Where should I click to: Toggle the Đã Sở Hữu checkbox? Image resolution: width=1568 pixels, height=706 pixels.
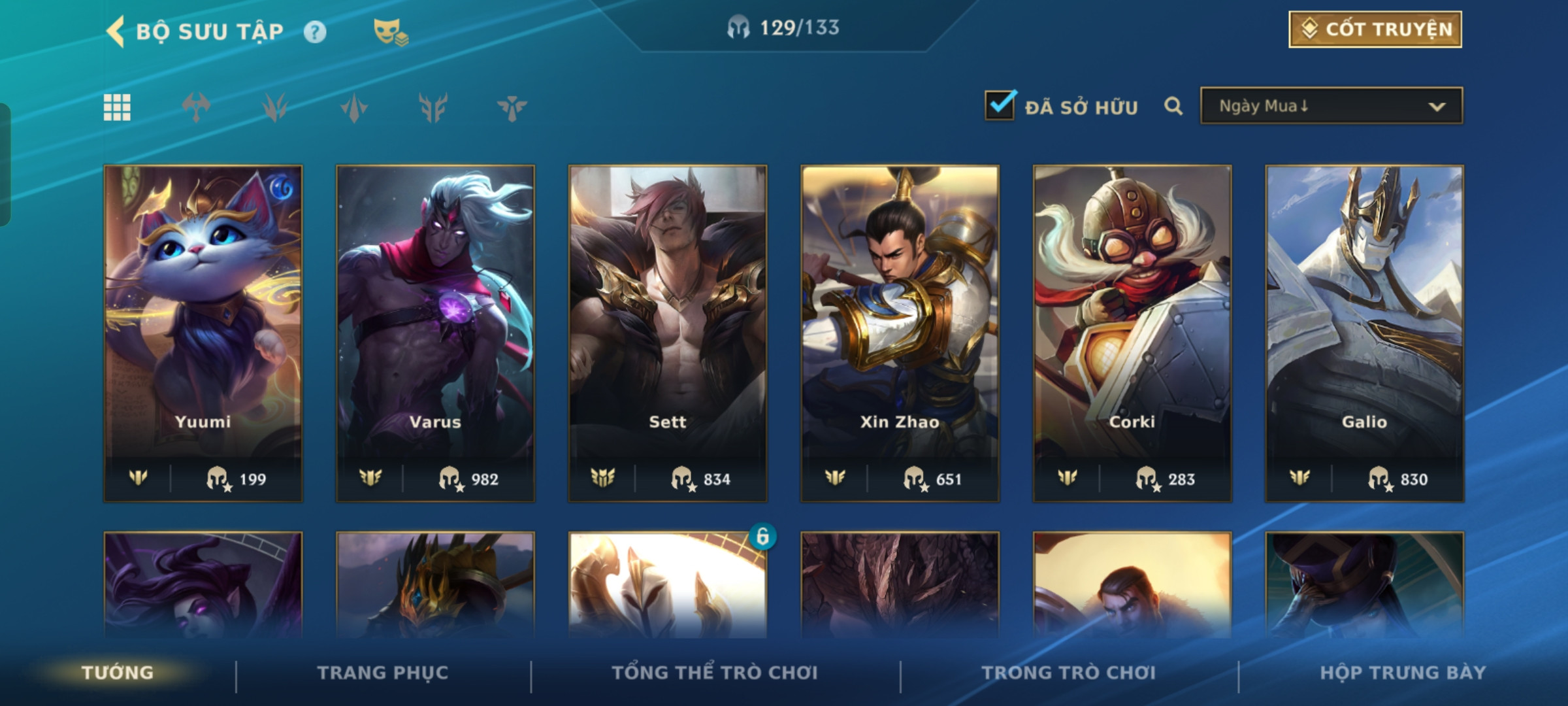click(1000, 106)
